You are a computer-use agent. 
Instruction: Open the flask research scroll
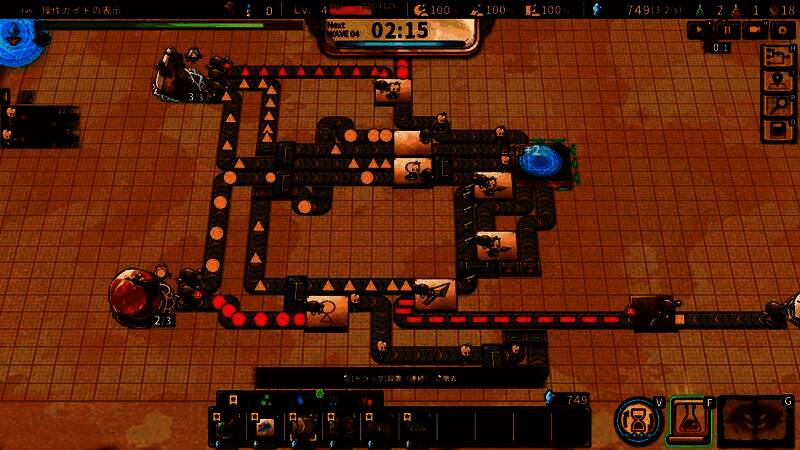tap(689, 418)
